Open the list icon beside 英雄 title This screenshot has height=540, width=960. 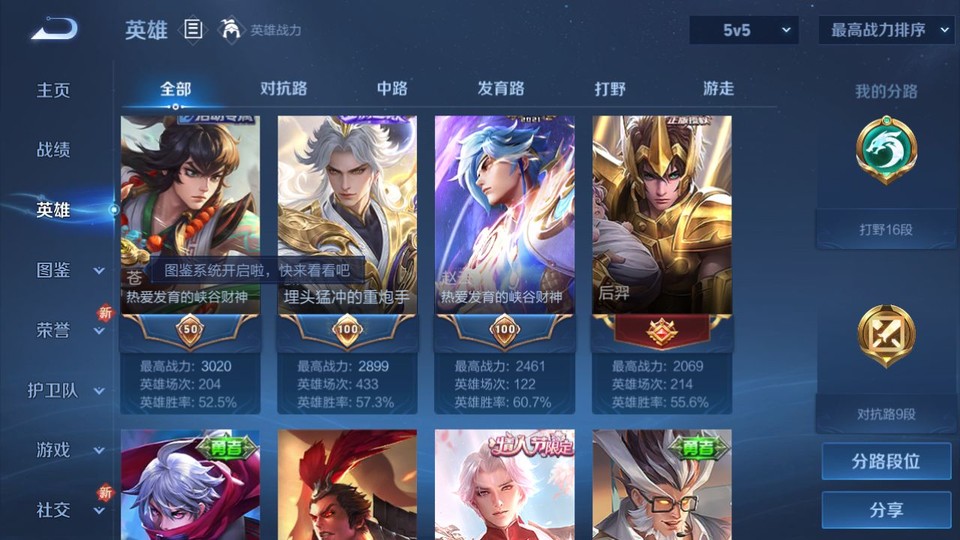pos(194,30)
